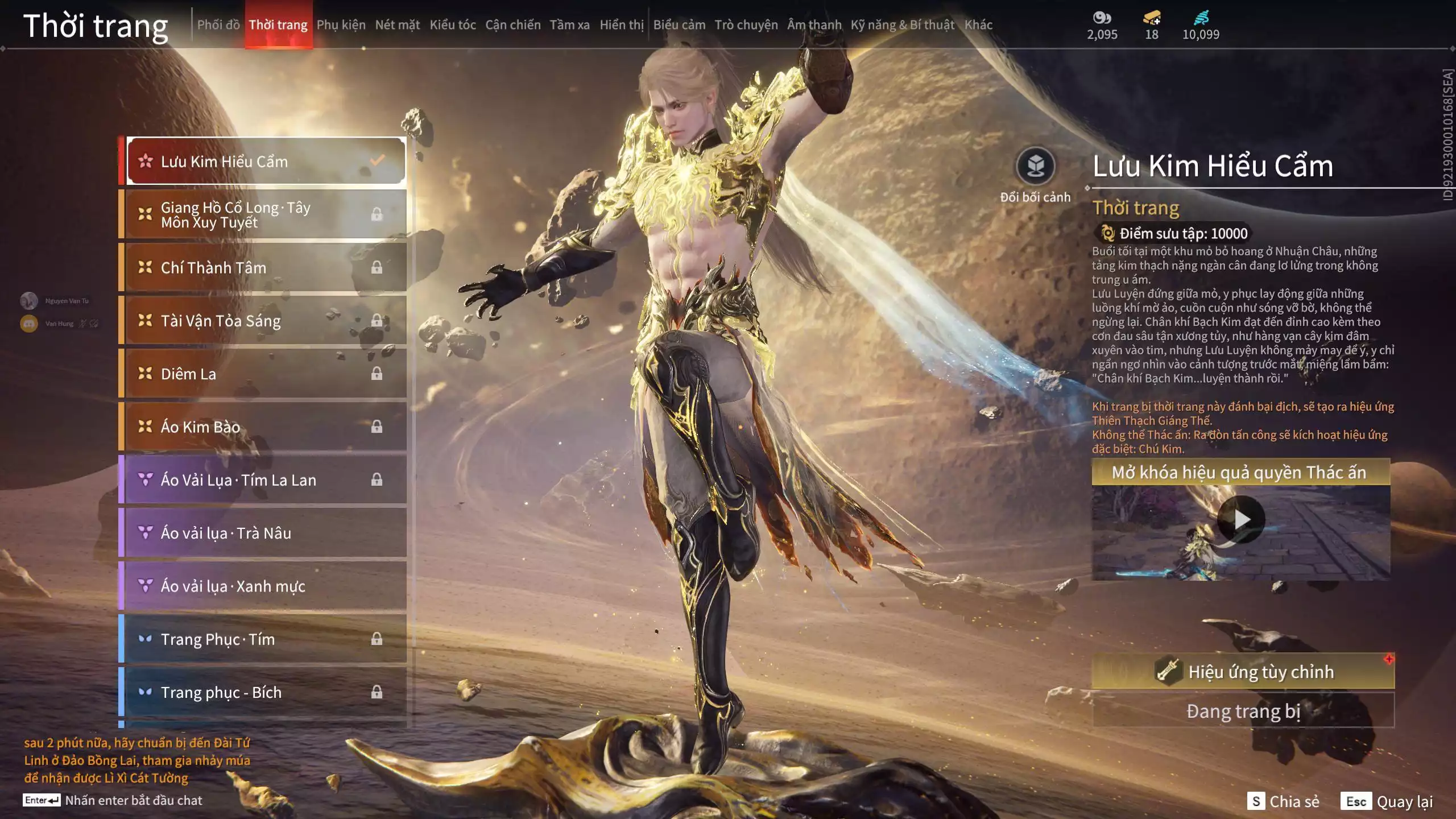Switch to the Phối đồ tab

(218, 24)
